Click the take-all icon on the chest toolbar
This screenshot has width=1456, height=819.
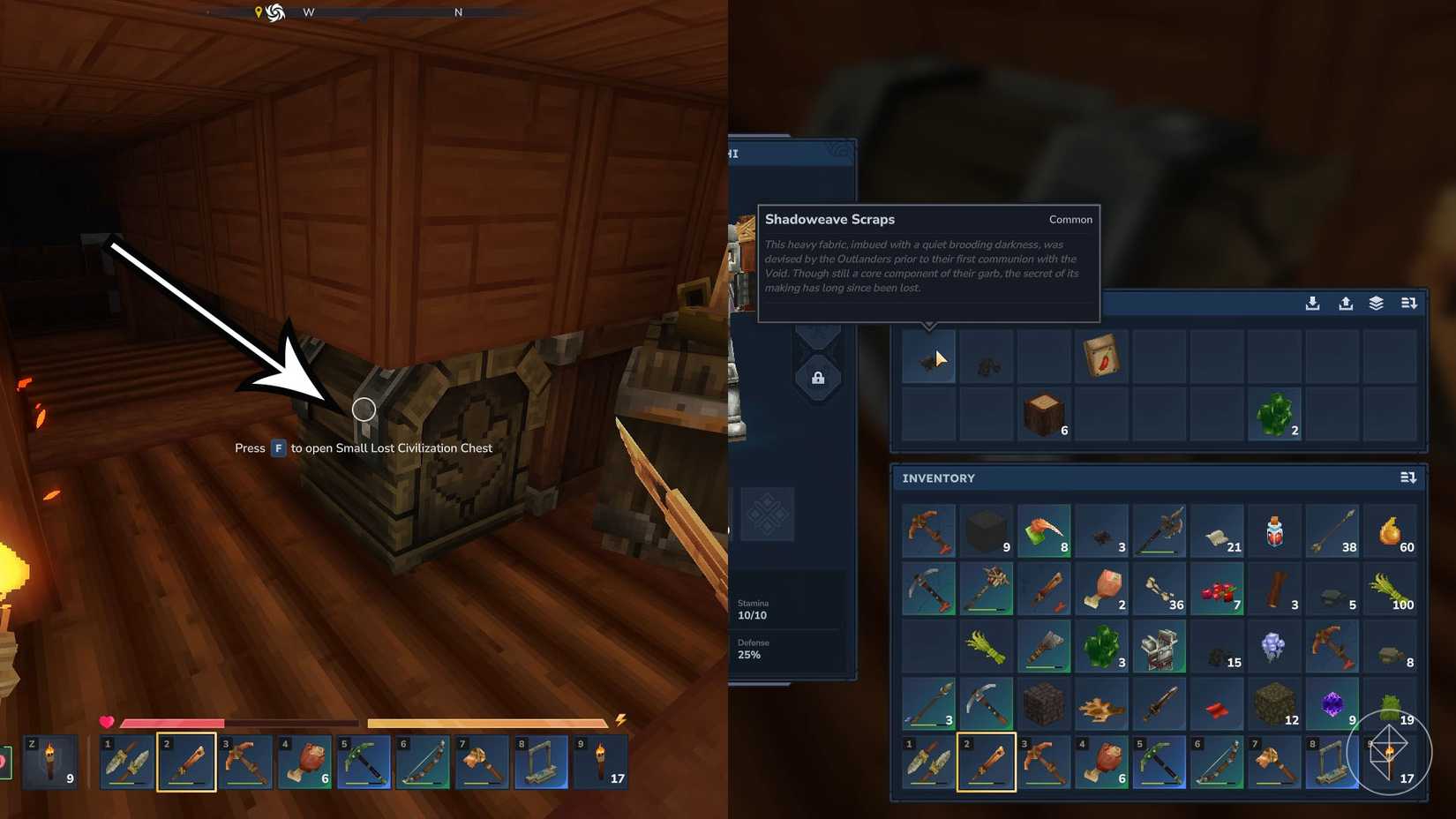1345,303
